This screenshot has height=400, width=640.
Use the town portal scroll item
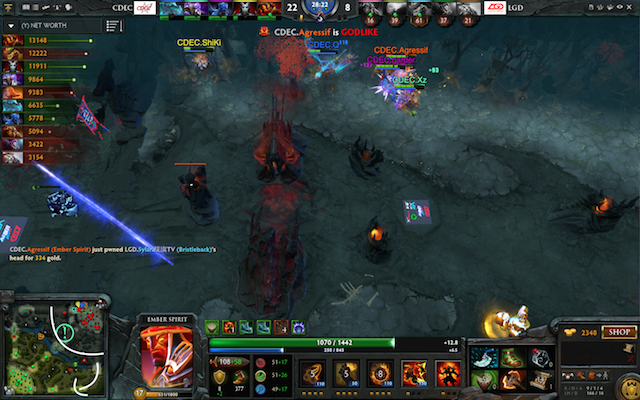pyautogui.click(x=541, y=378)
